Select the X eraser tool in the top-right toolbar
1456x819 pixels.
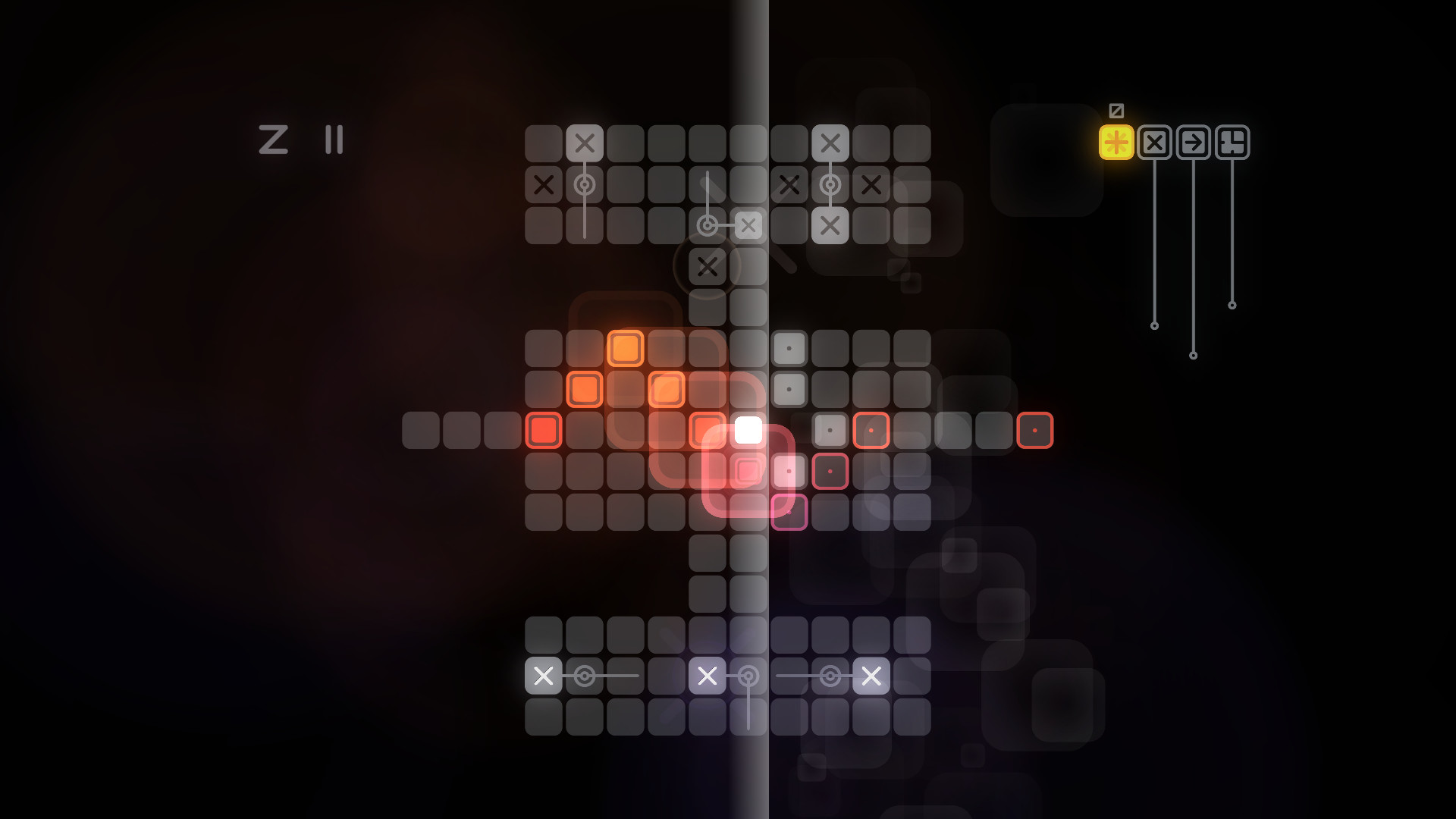point(1155,140)
